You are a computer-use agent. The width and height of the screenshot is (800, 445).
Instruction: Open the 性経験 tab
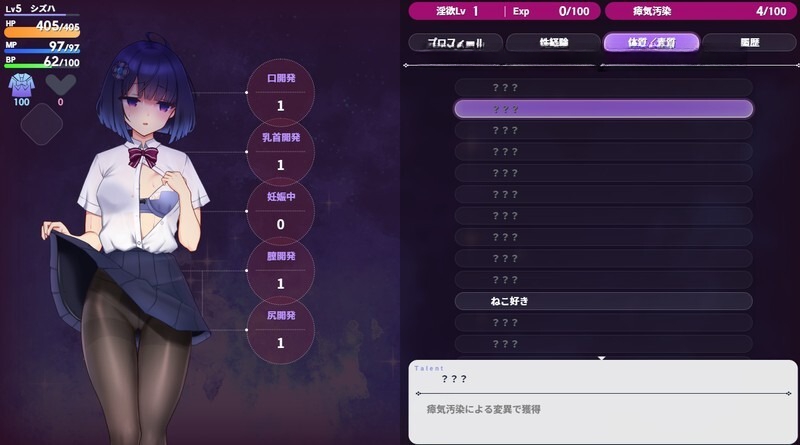tap(552, 42)
